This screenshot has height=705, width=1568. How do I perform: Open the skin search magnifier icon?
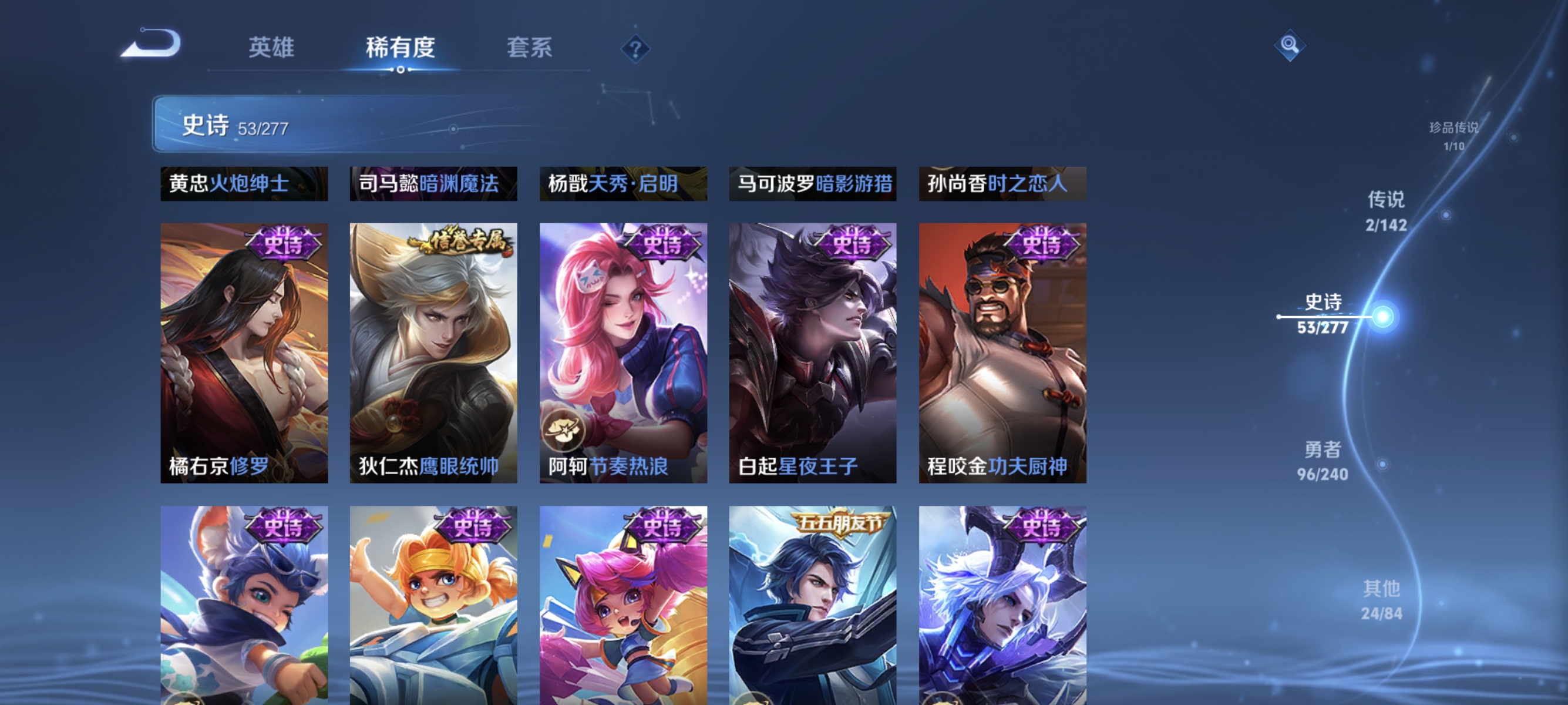(1290, 45)
